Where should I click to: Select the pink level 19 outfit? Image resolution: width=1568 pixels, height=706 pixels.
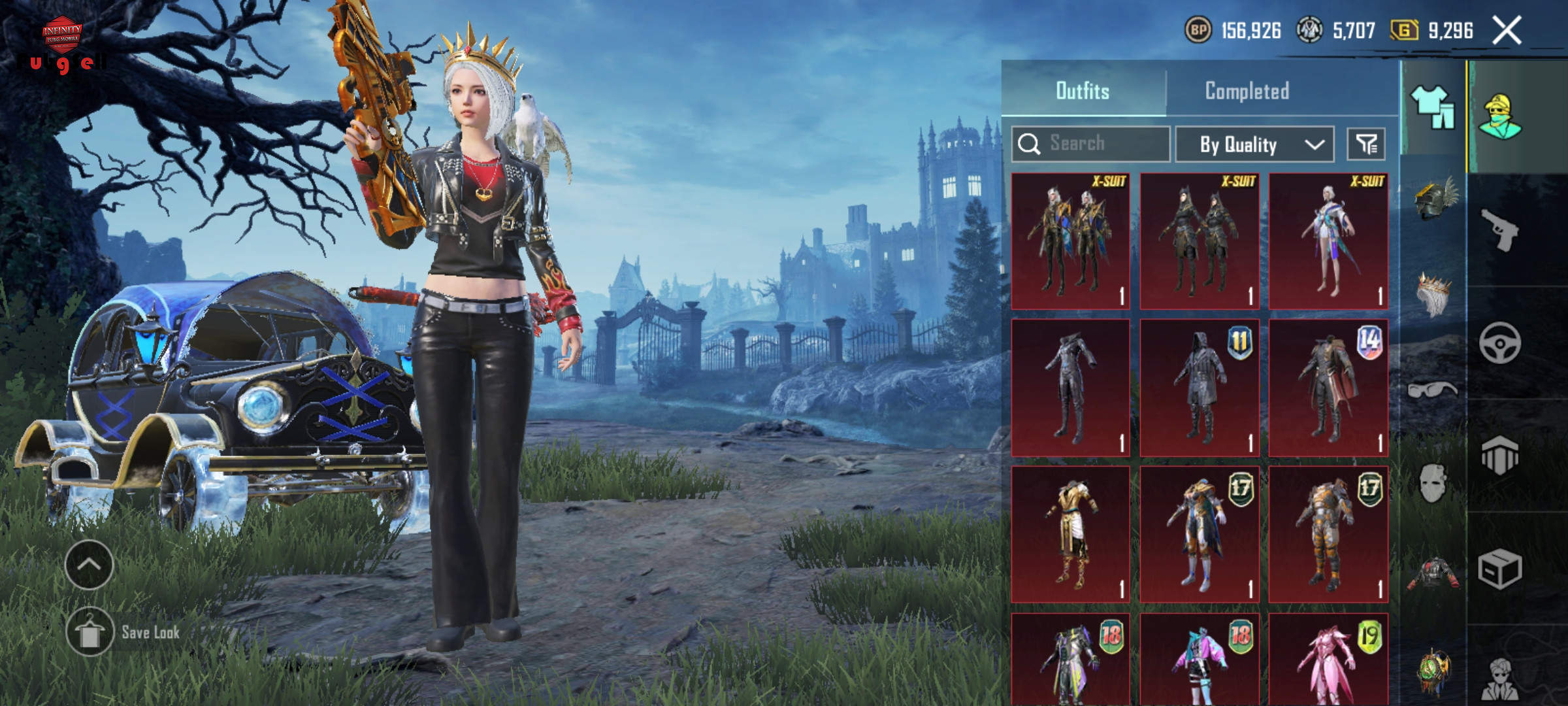pyautogui.click(x=1328, y=659)
